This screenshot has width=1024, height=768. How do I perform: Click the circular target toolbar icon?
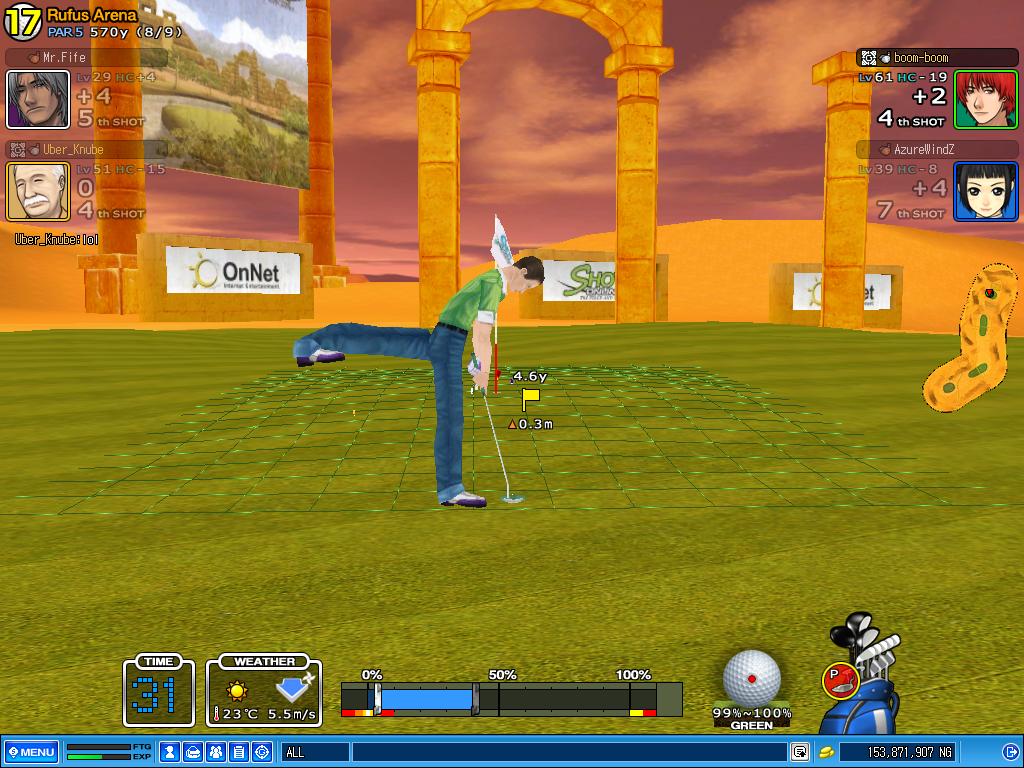point(262,752)
